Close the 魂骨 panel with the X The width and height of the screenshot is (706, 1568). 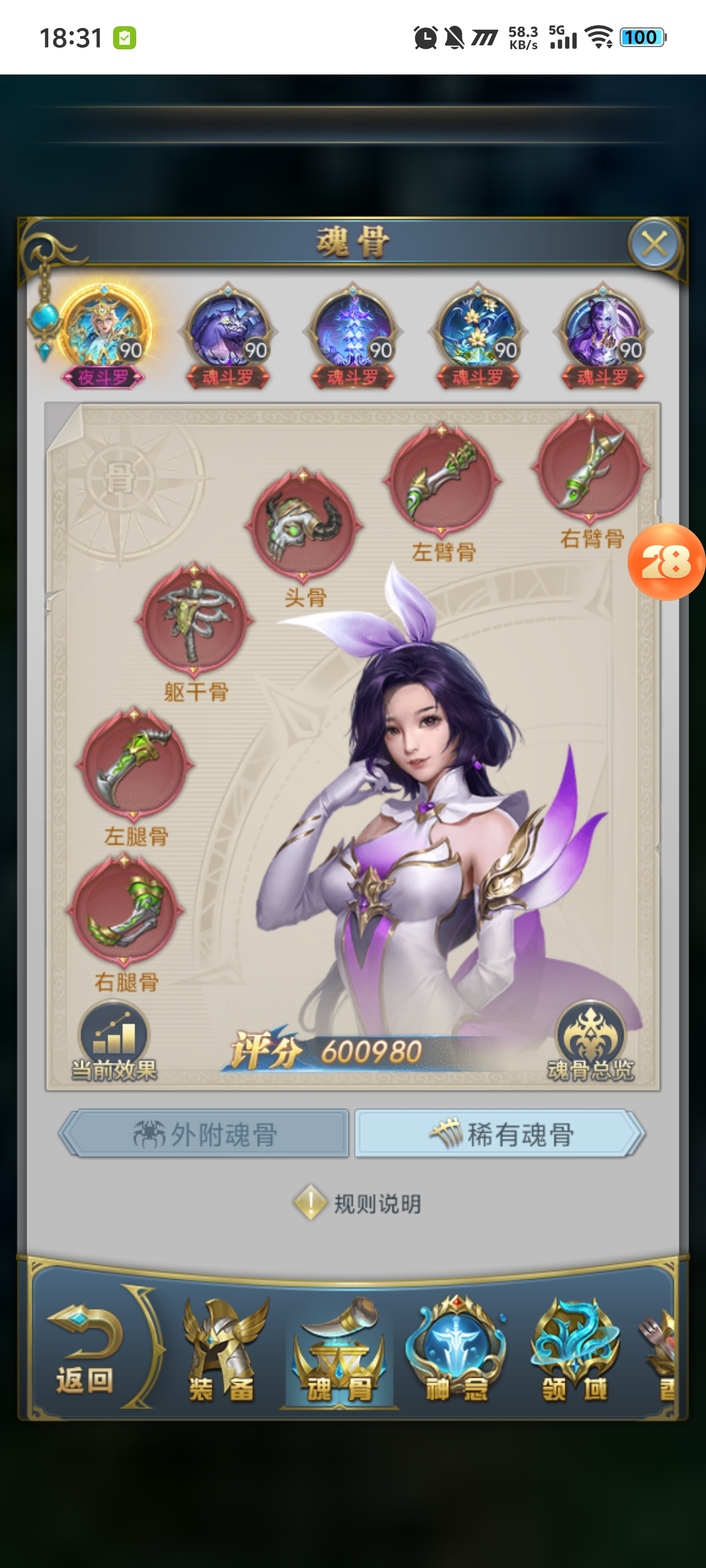point(654,245)
